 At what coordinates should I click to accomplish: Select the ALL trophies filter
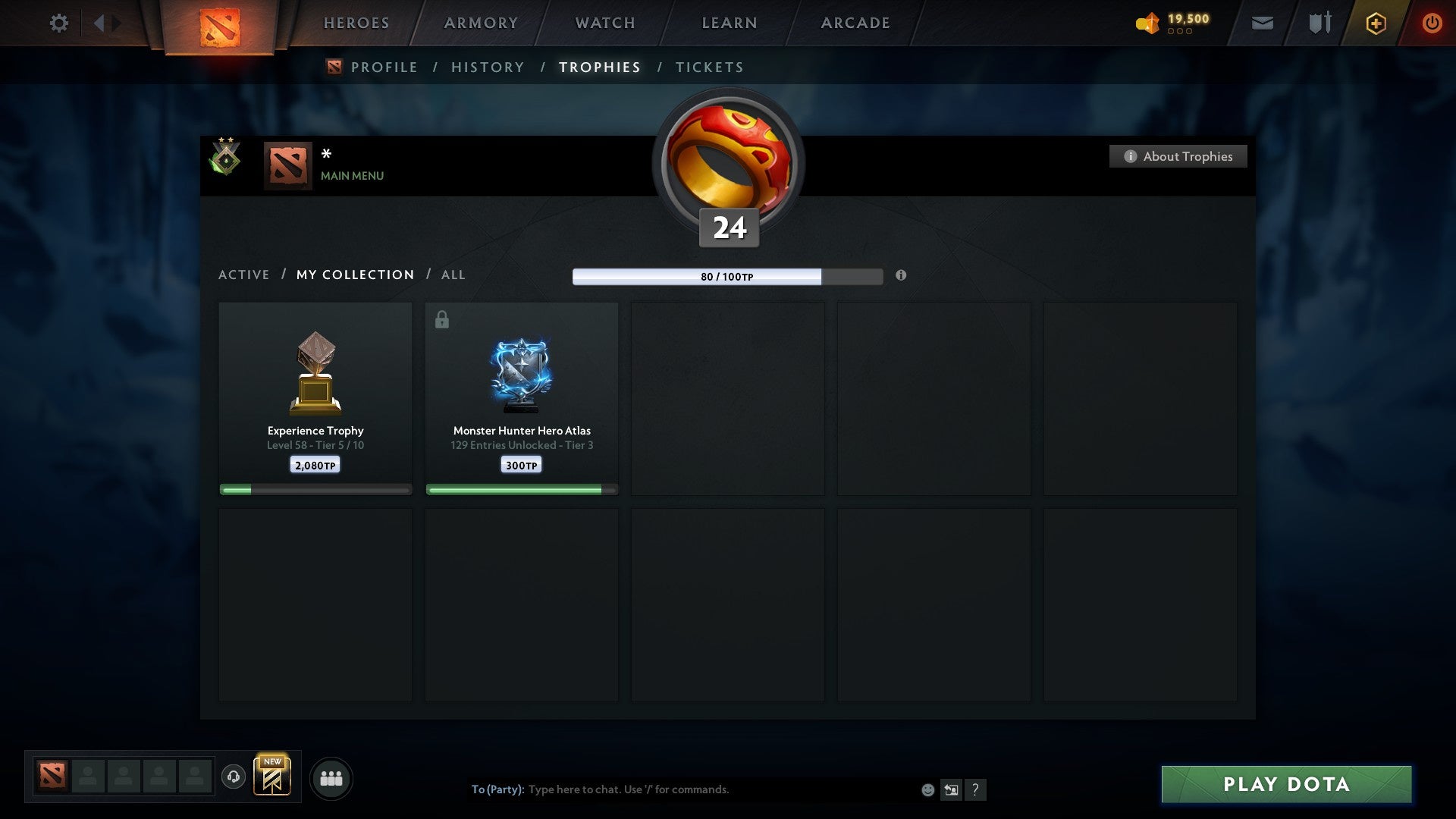tap(453, 275)
